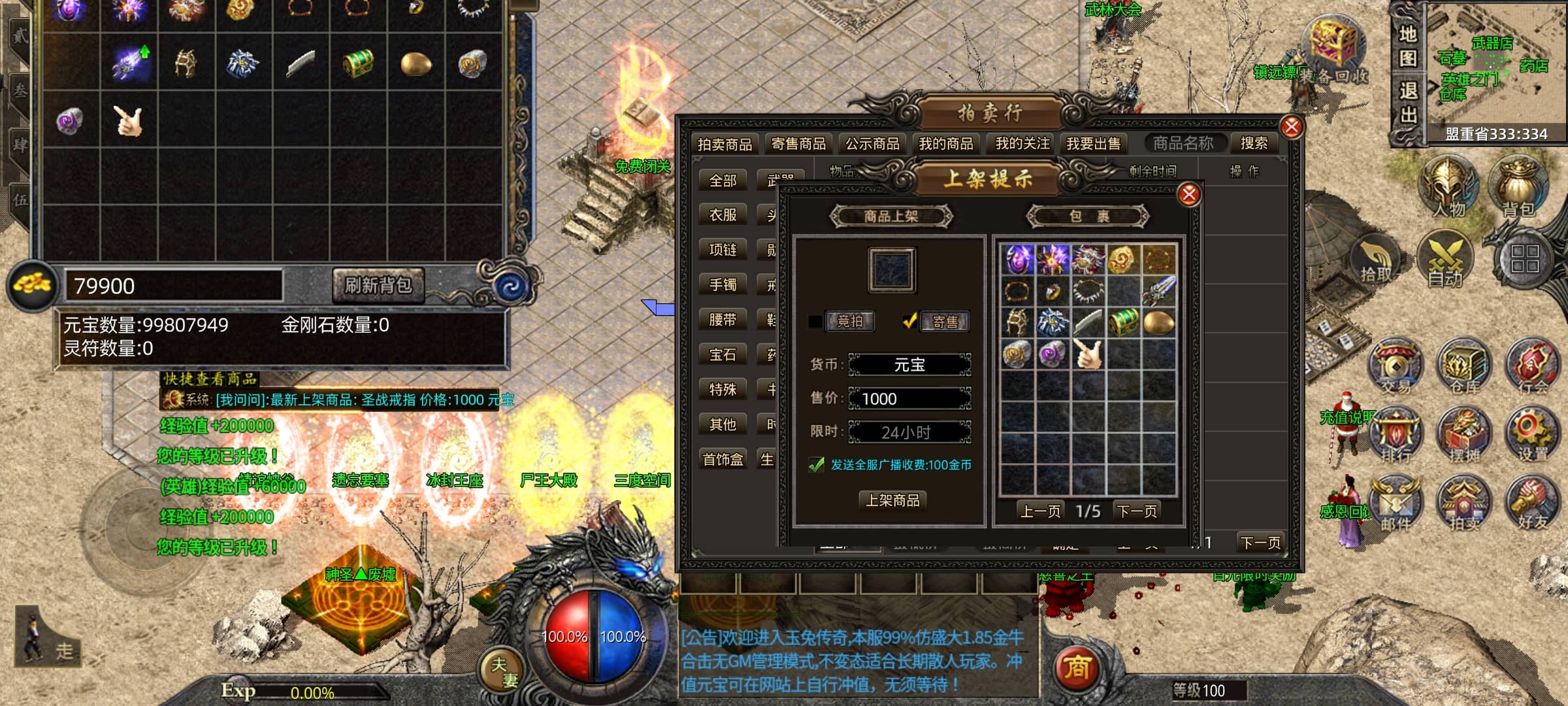Tick the 竞拍 auction checkbox
This screenshot has width=1568, height=706.
[815, 321]
